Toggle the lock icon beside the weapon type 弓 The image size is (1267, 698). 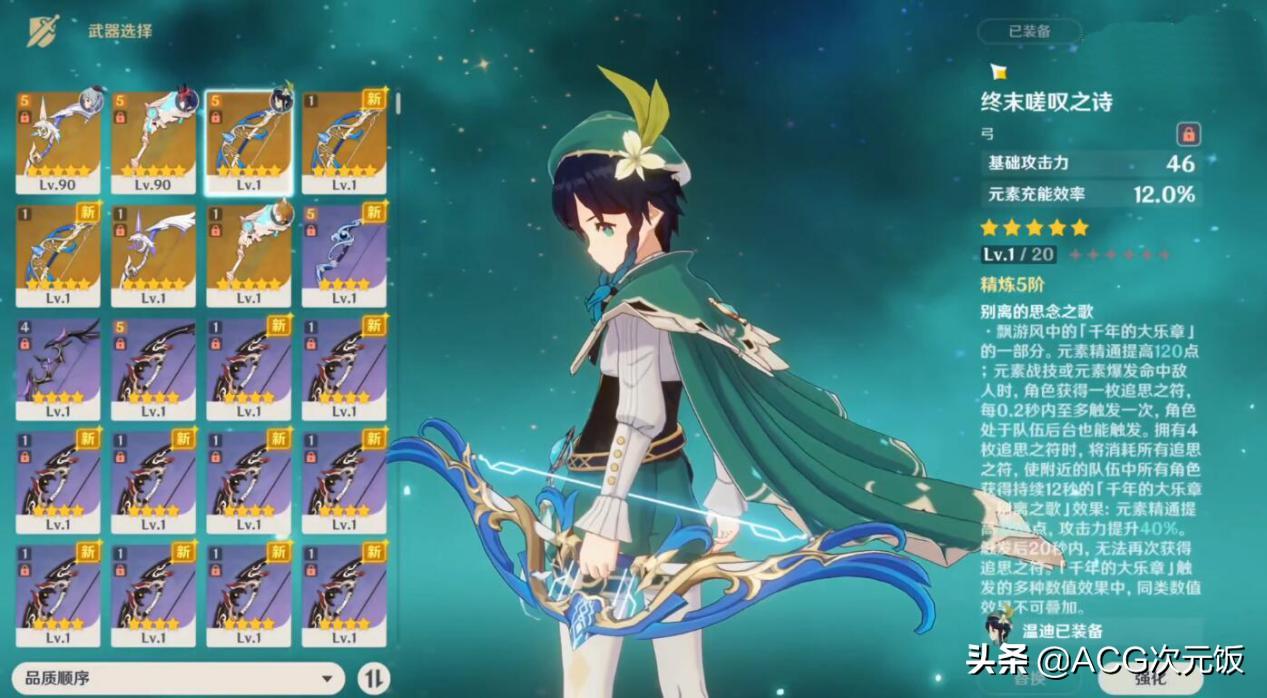[1188, 134]
